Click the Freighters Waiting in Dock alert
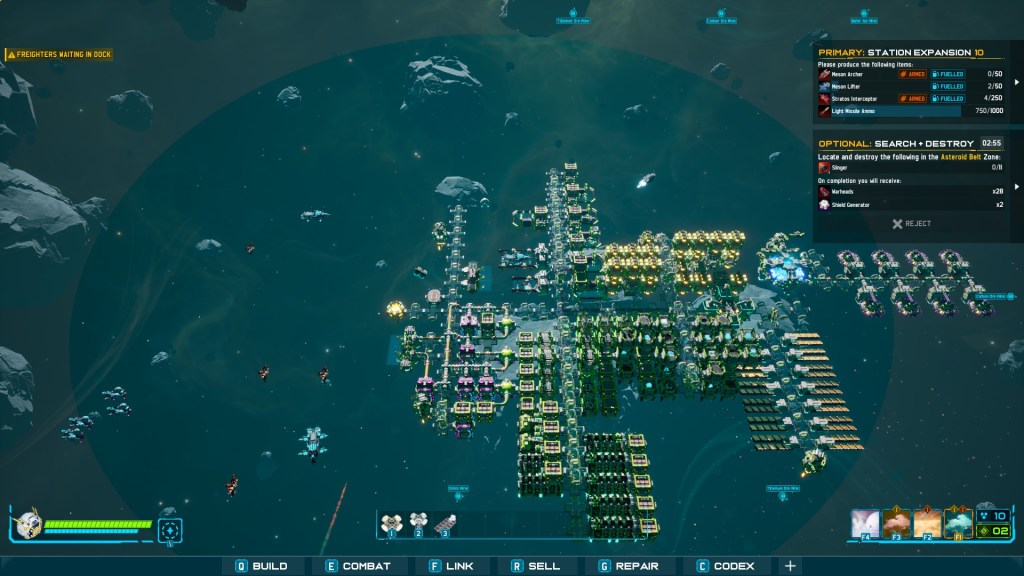This screenshot has height=576, width=1024. (59, 55)
